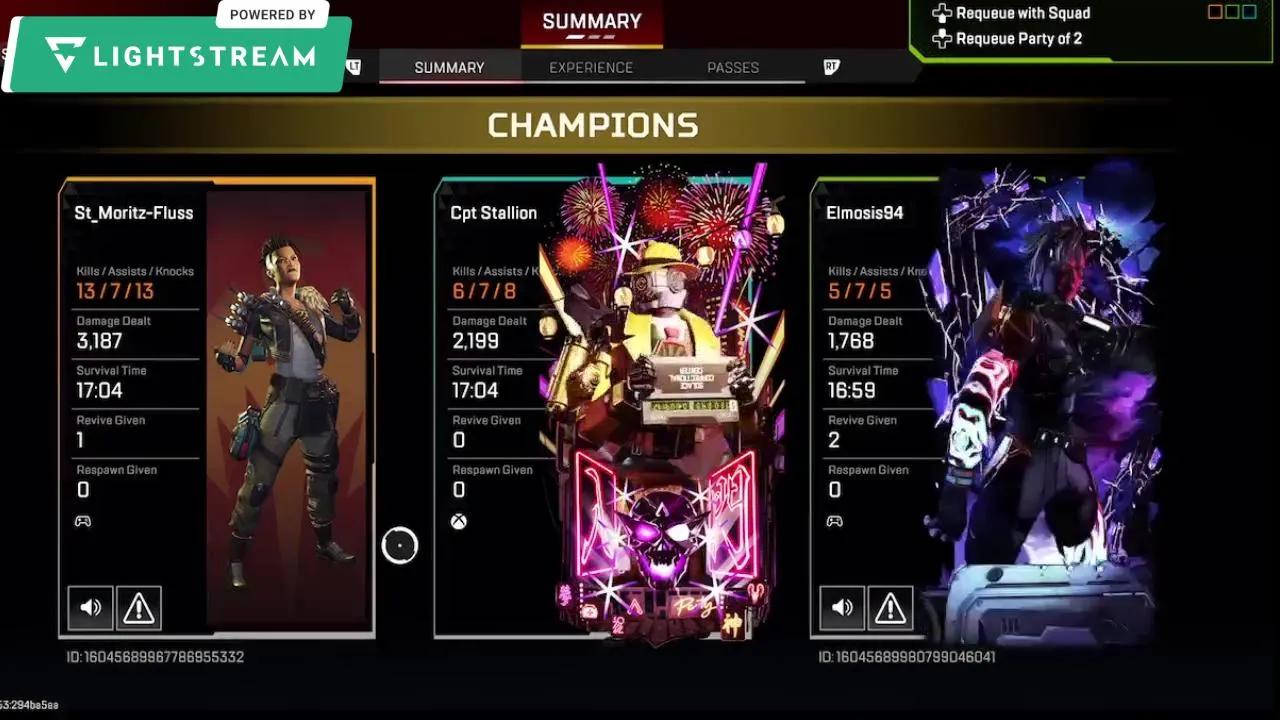
Task: Click the controller platform icon on Elmosis94's card
Action: pyautogui.click(x=835, y=520)
